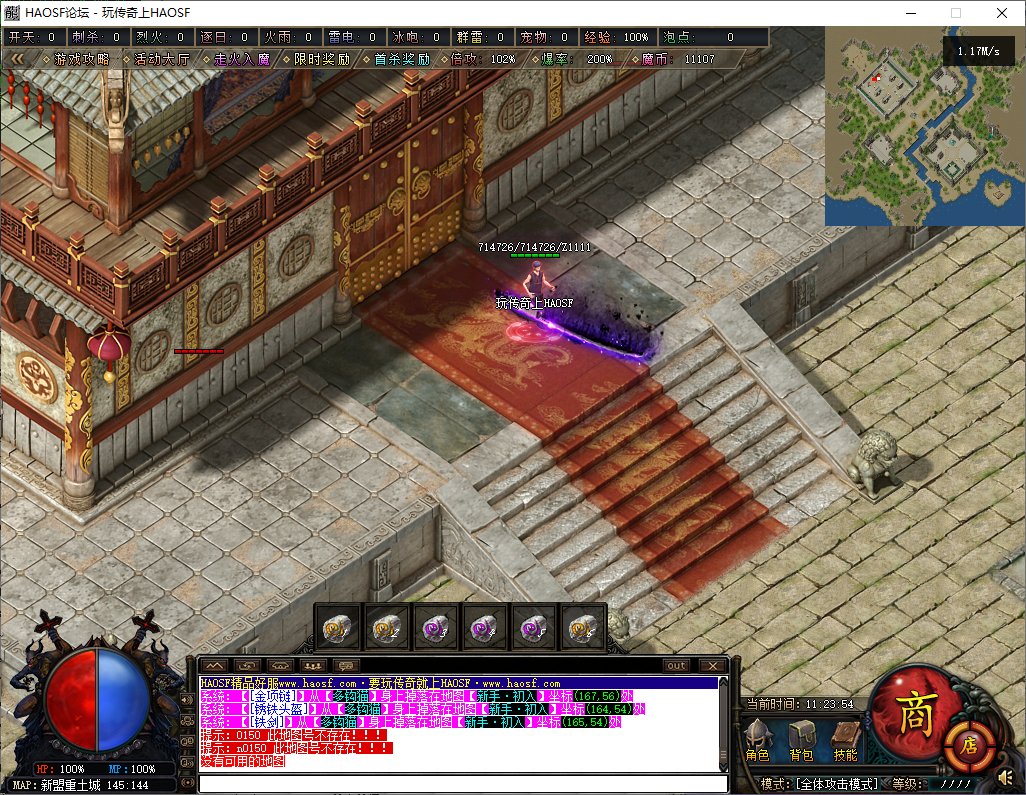Viewport: 1026px width, 795px height.
Task: Open the 活动大厅 activity hall
Action: tap(161, 59)
